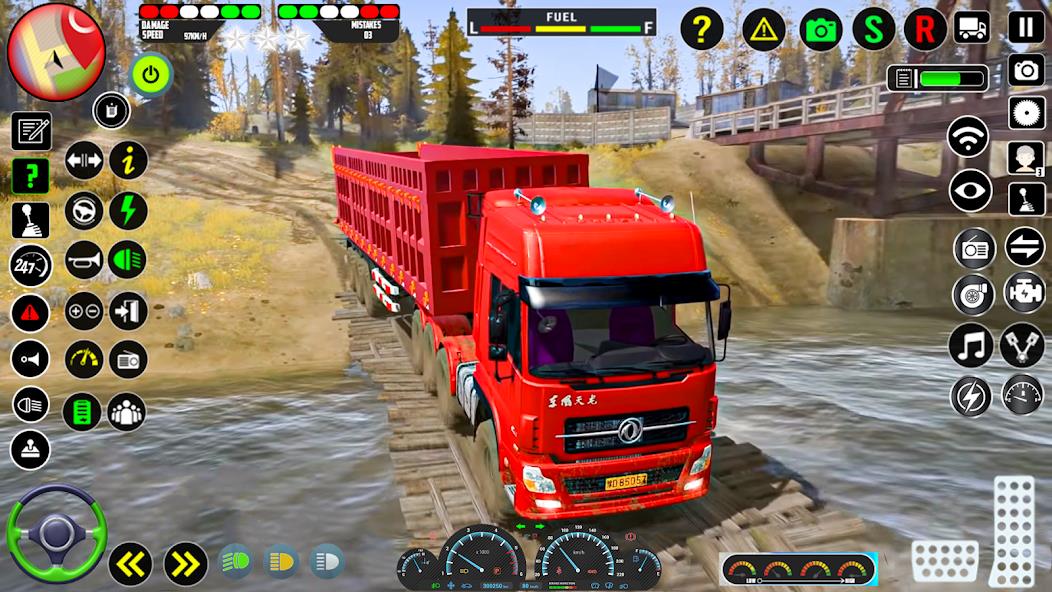Image resolution: width=1052 pixels, height=592 pixels.
Task: Toggle the green power button
Action: click(151, 74)
